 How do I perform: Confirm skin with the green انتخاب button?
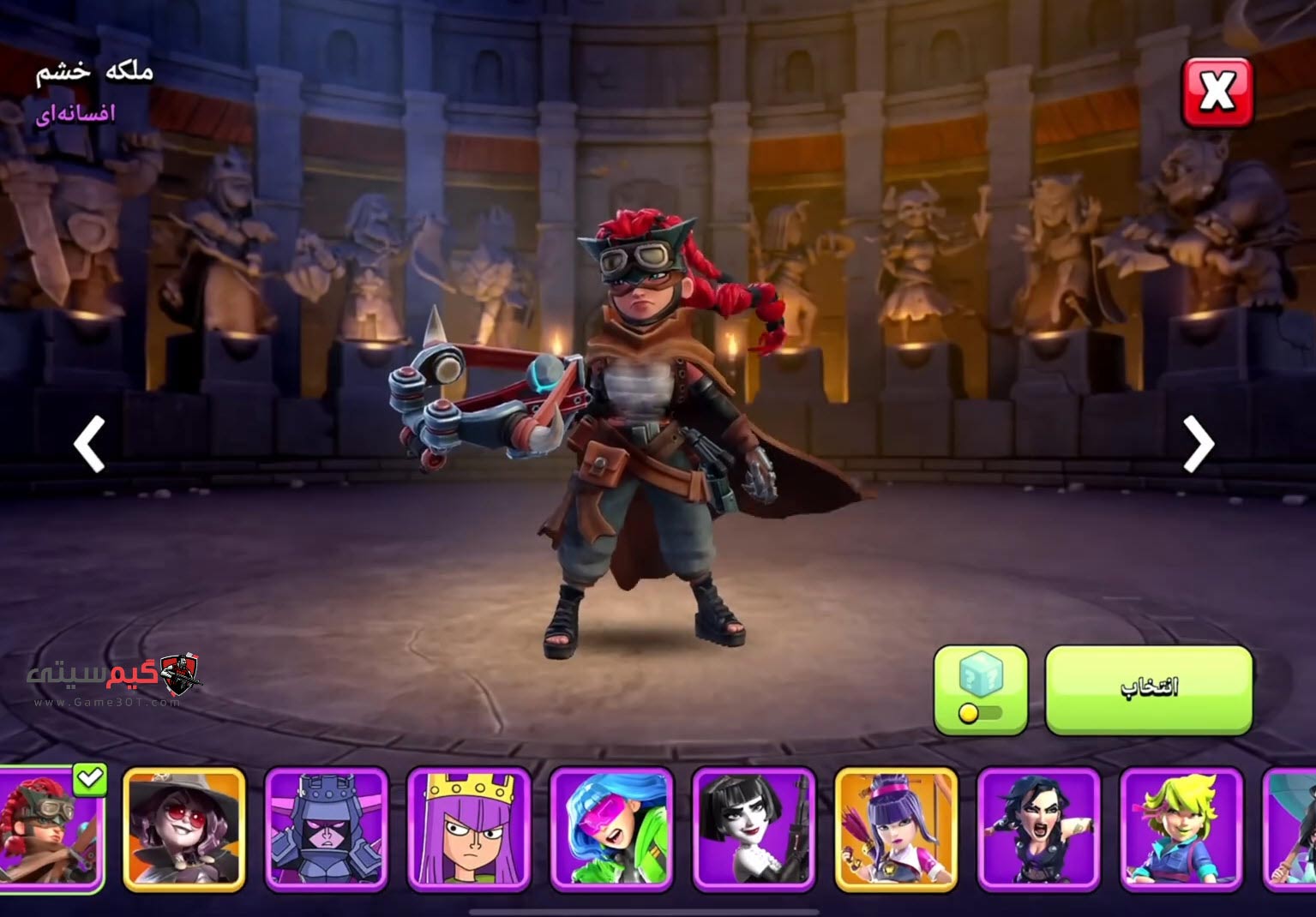coord(1148,690)
